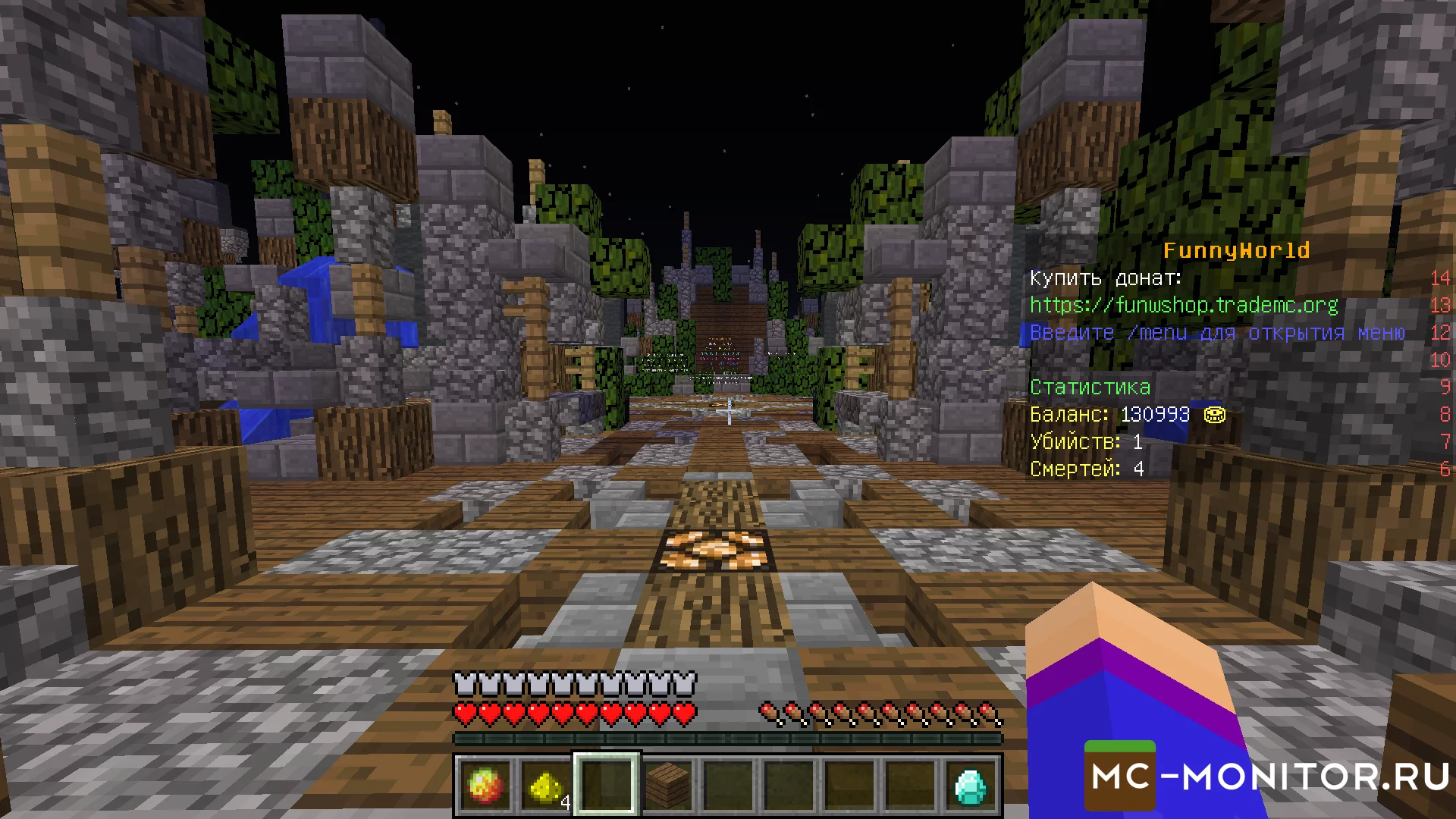Select the red and yellow orb hotbar slot
The height and width of the screenshot is (819, 1456).
[485, 786]
